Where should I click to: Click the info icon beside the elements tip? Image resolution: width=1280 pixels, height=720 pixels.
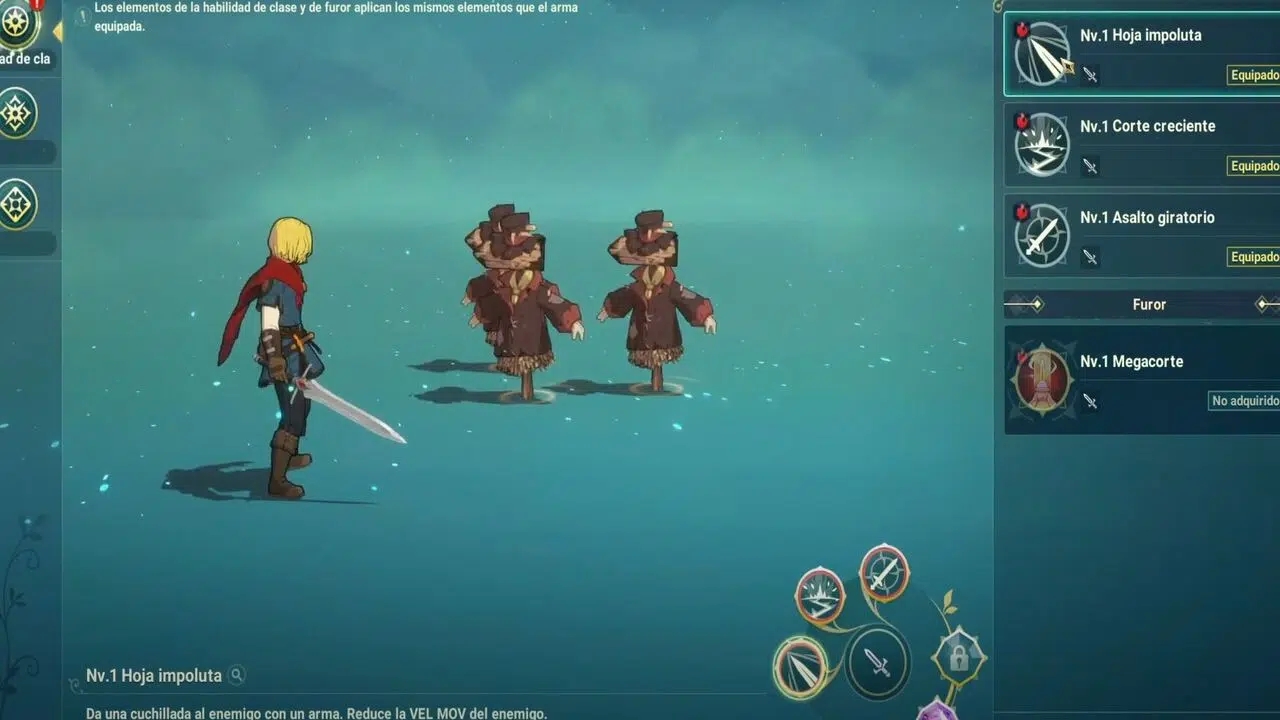(x=83, y=15)
